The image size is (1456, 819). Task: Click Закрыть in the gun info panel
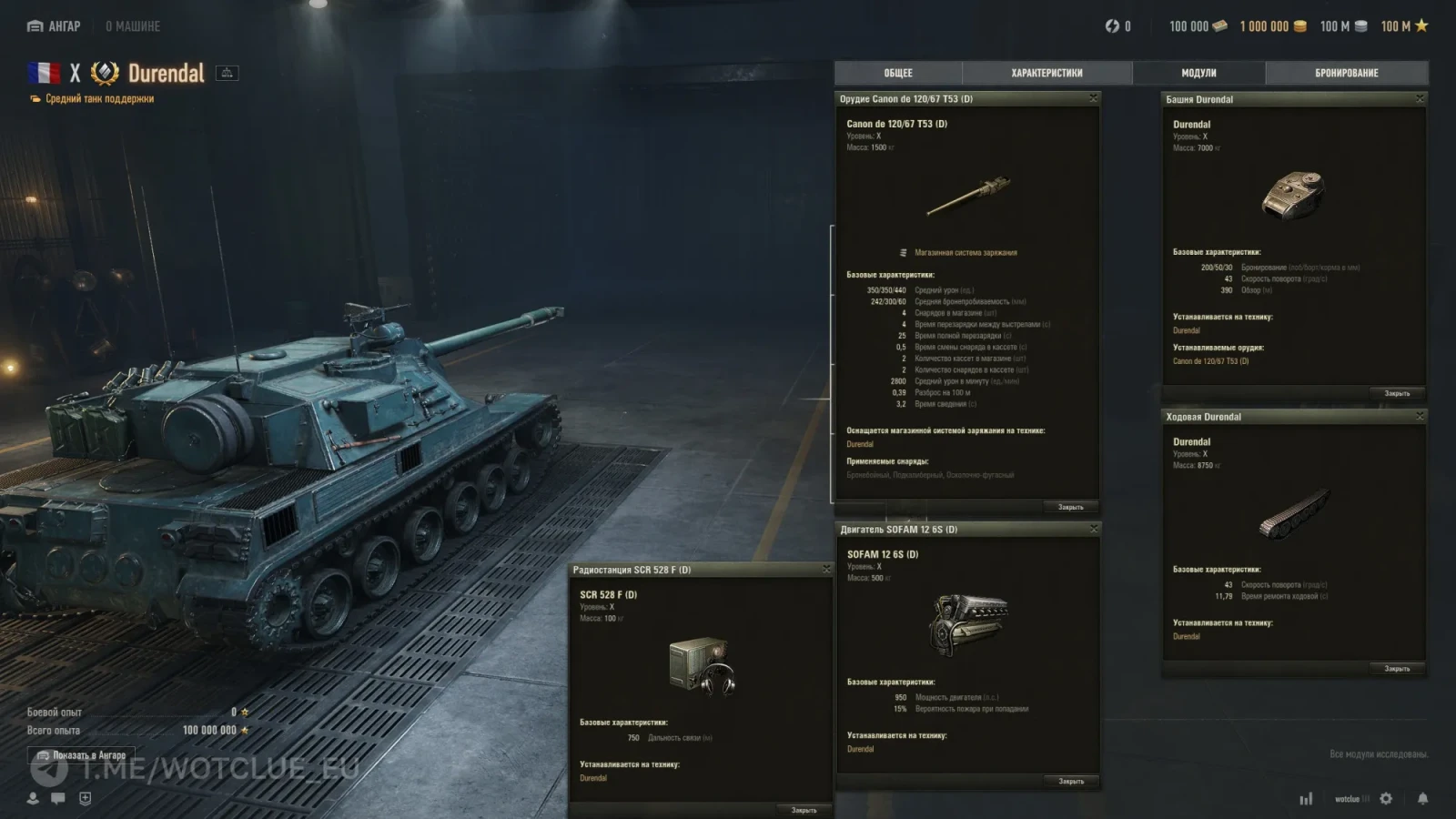point(1070,507)
